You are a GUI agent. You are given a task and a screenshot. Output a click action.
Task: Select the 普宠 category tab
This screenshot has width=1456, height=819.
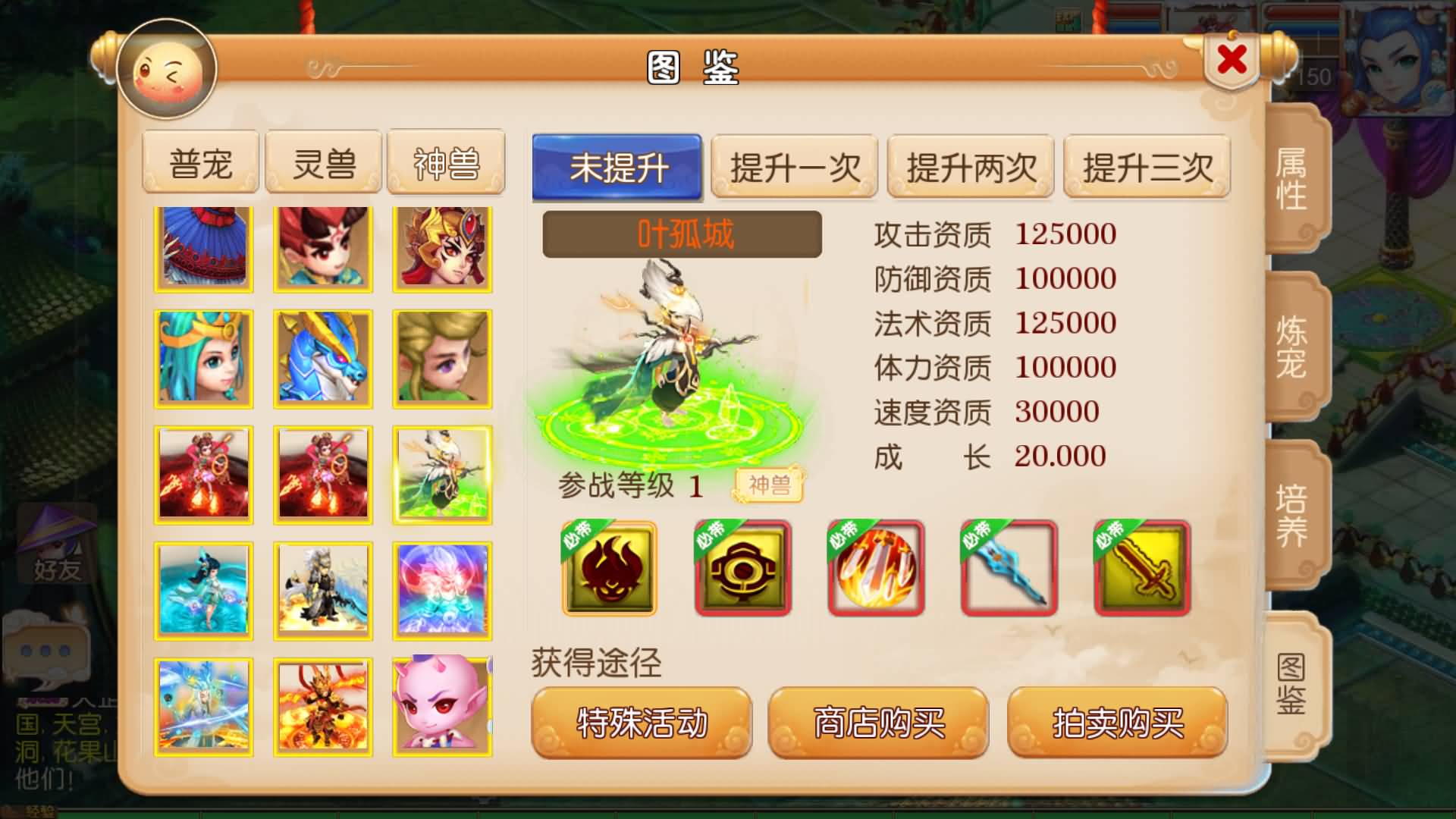coord(201,161)
